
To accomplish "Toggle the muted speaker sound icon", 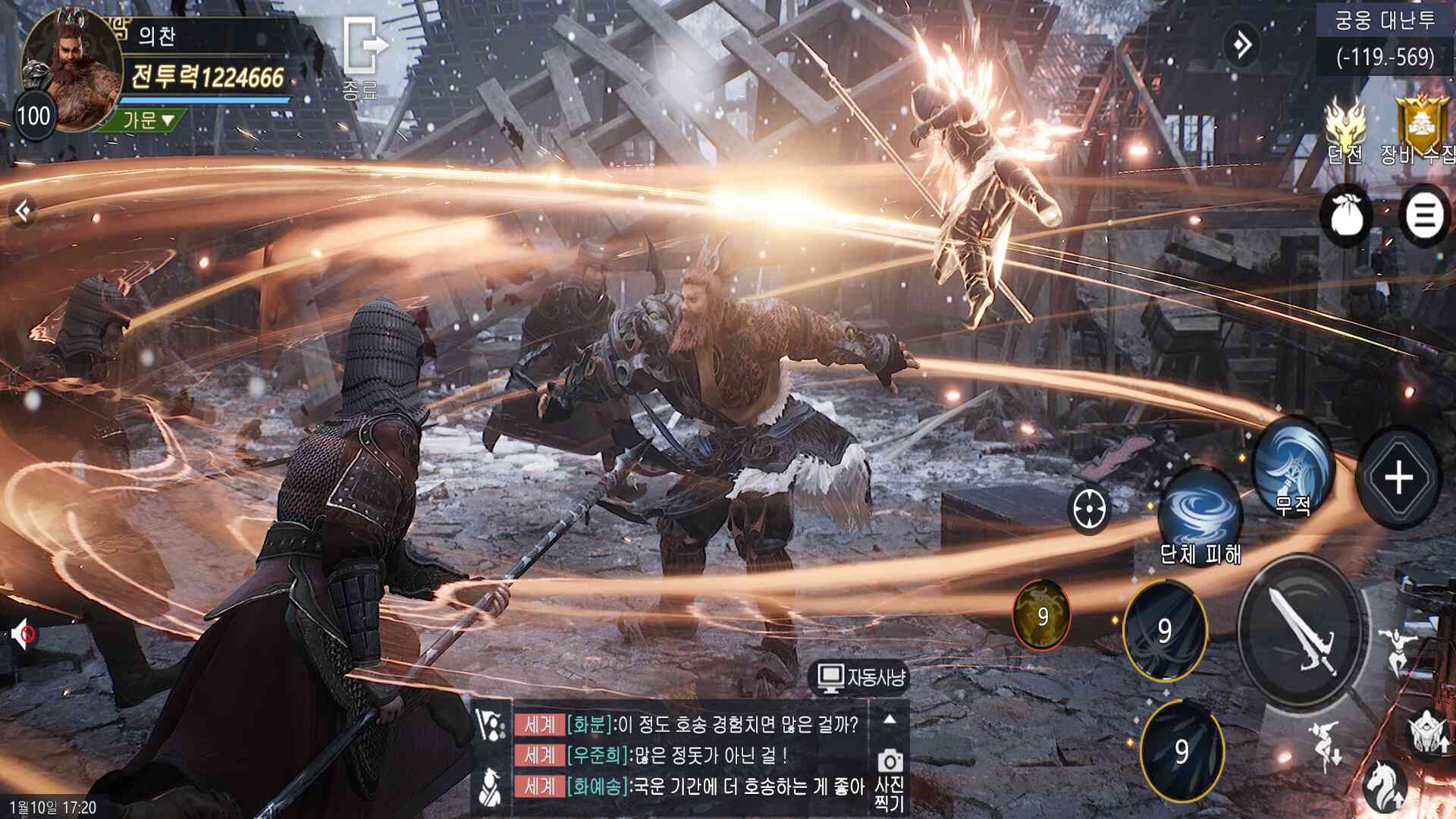I will tap(23, 633).
